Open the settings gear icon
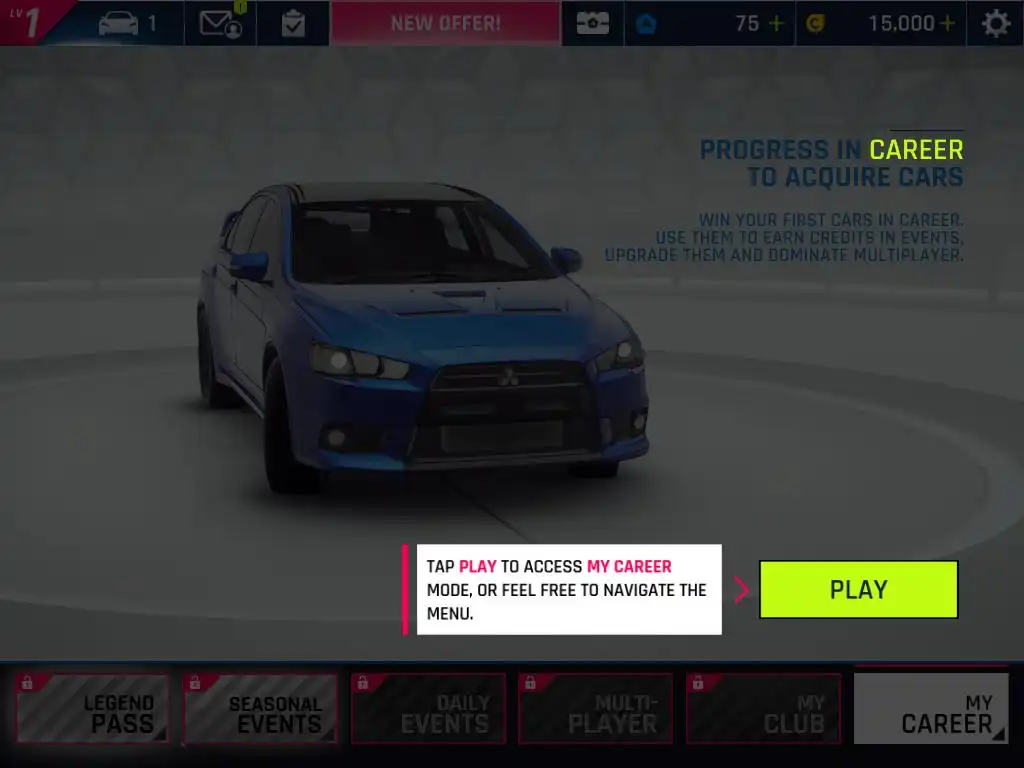Image resolution: width=1024 pixels, height=768 pixels. (x=995, y=23)
